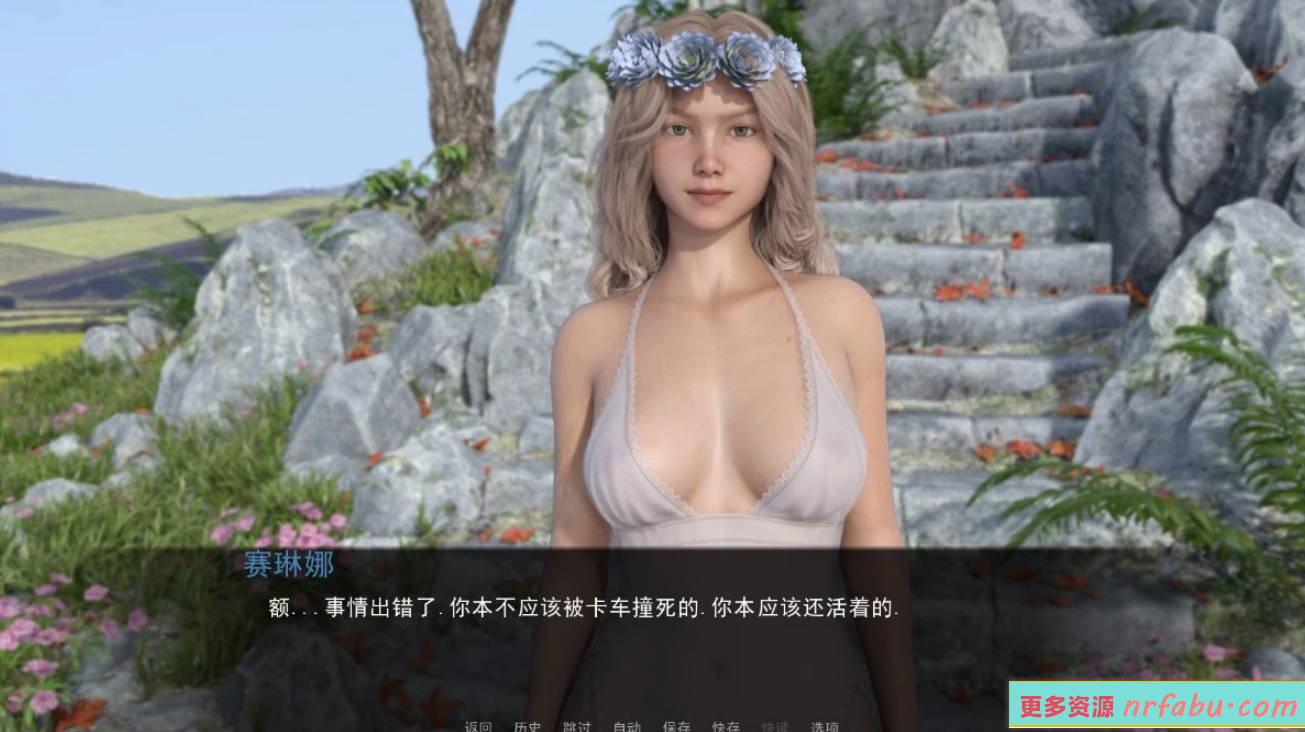
Task: Open the 保存 save screen
Action: 678,726
